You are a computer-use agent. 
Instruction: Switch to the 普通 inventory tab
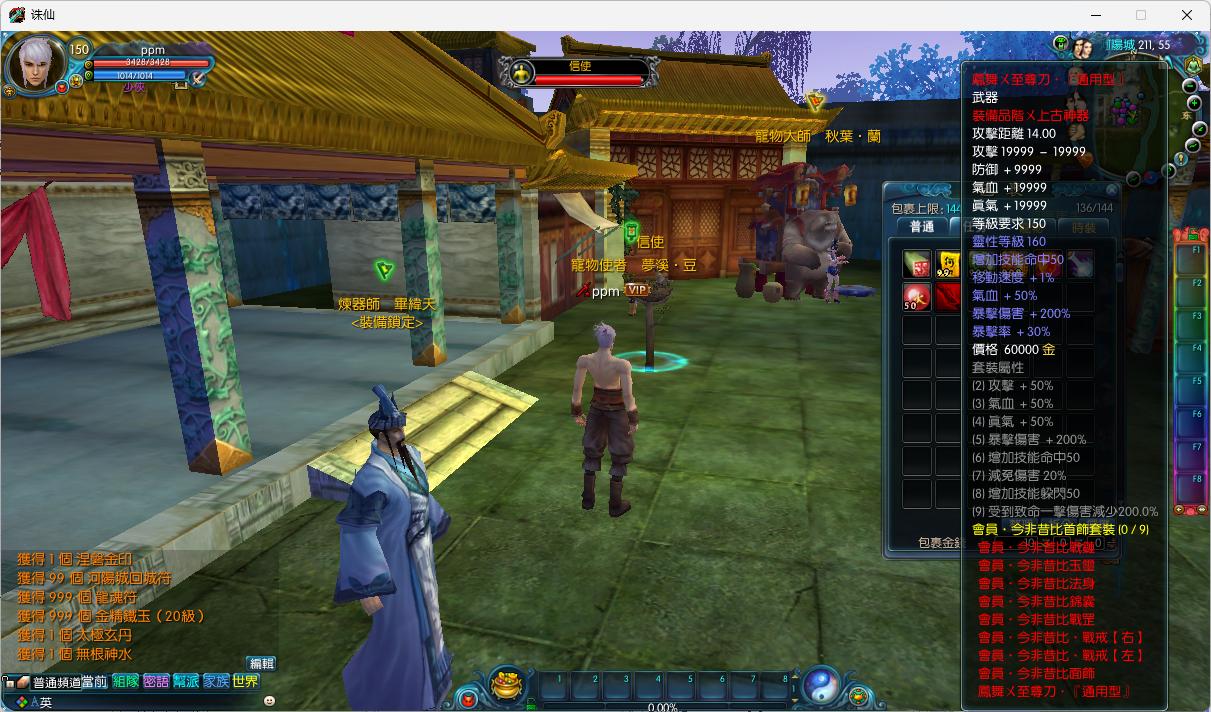[921, 227]
